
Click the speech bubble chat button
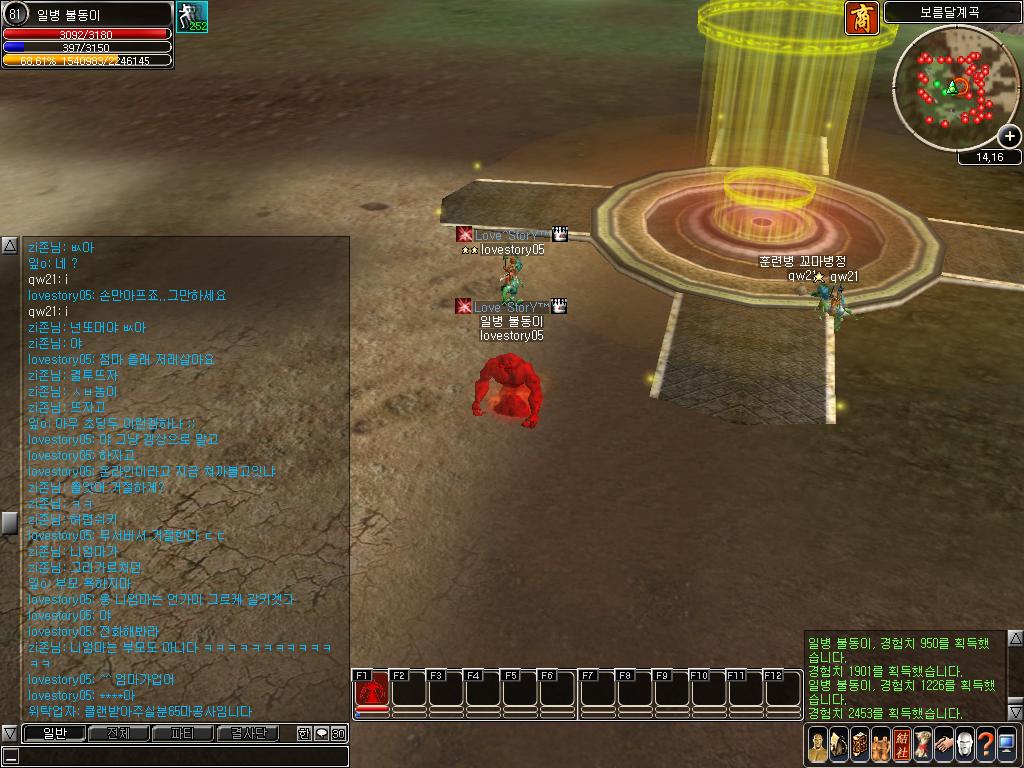(321, 733)
